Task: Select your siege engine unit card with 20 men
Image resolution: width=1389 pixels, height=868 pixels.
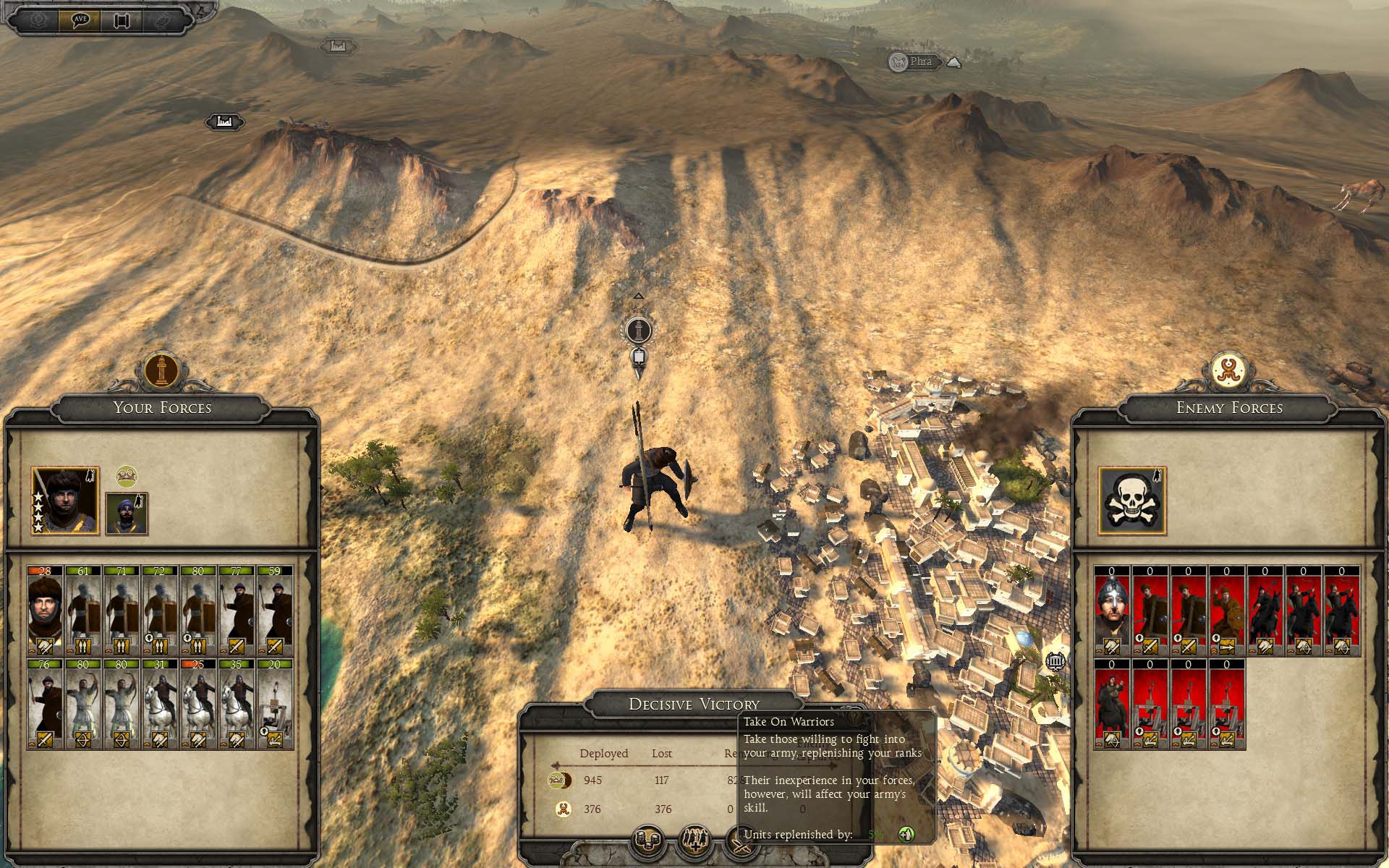Action: click(x=274, y=703)
